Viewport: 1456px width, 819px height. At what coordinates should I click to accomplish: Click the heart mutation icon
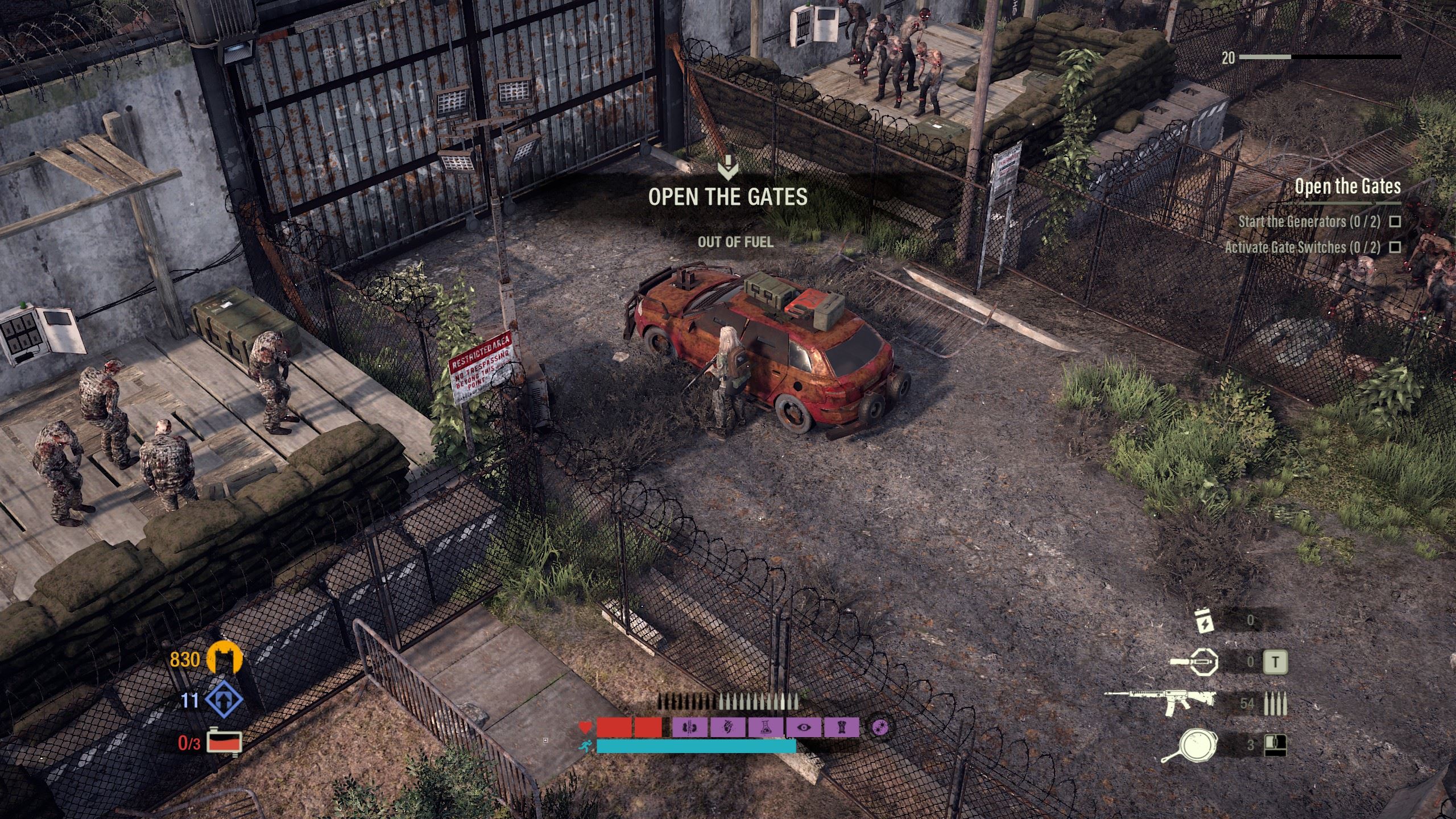(x=728, y=727)
